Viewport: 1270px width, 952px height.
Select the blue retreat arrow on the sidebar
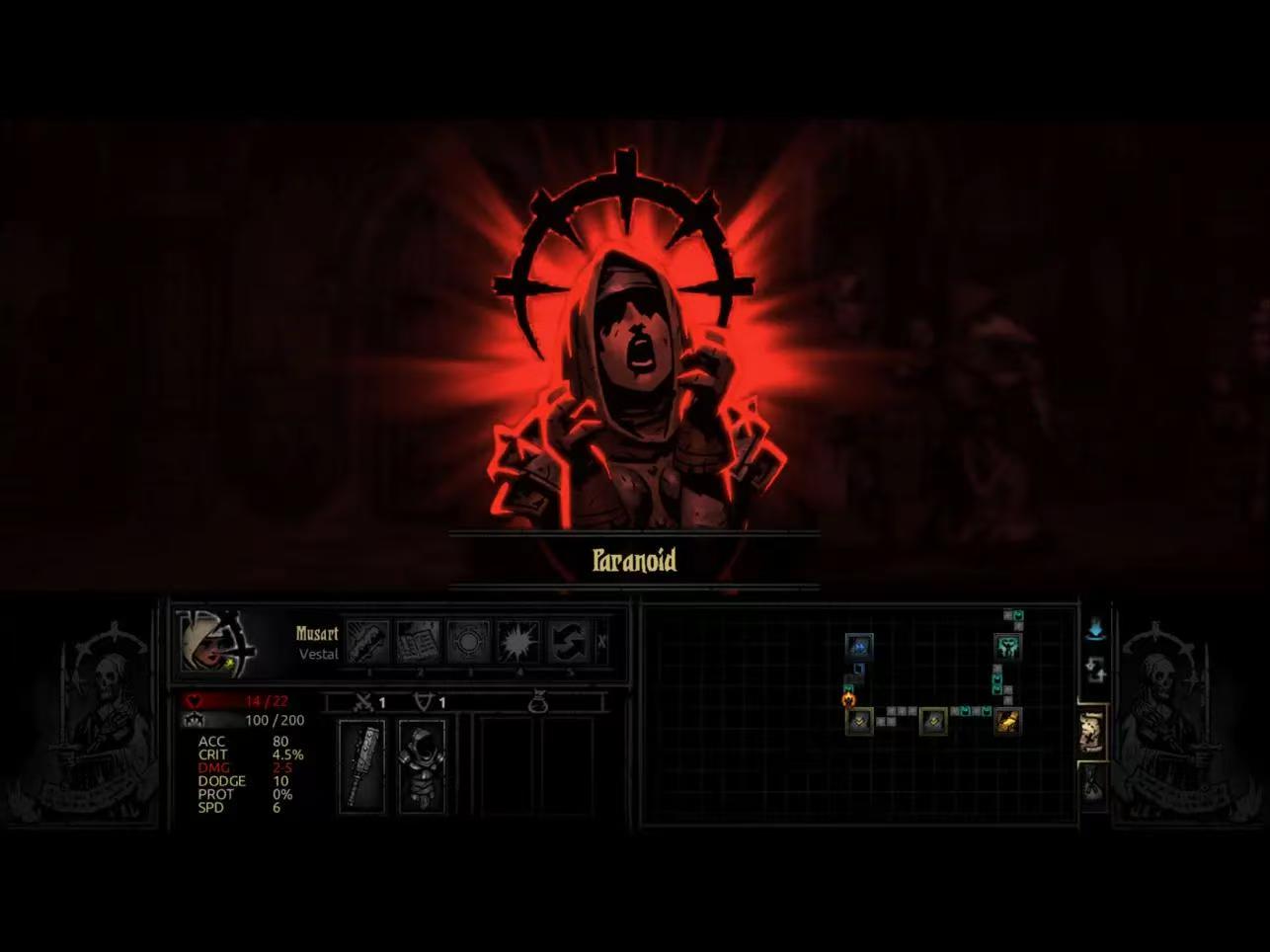tap(1096, 629)
